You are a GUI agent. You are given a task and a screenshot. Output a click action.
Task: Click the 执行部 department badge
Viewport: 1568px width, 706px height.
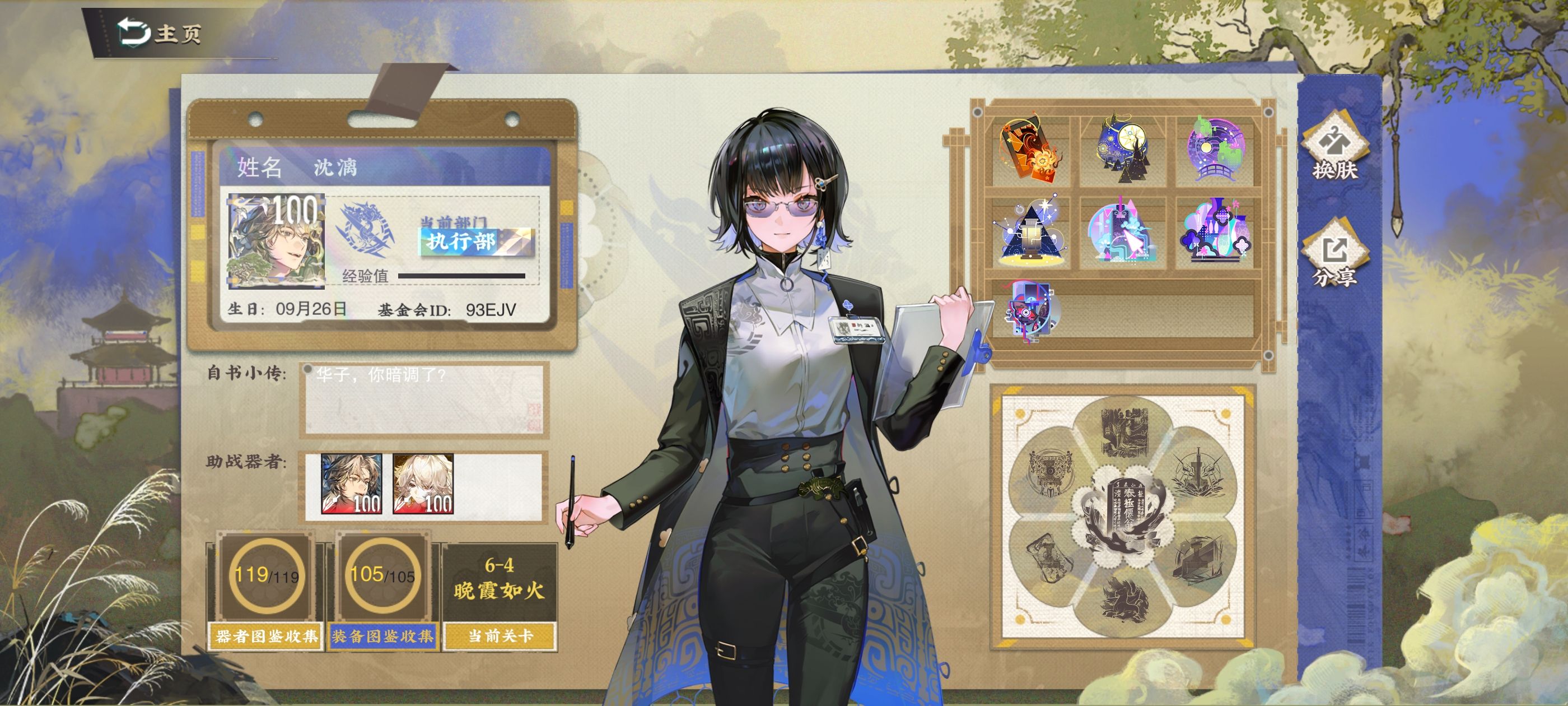476,241
